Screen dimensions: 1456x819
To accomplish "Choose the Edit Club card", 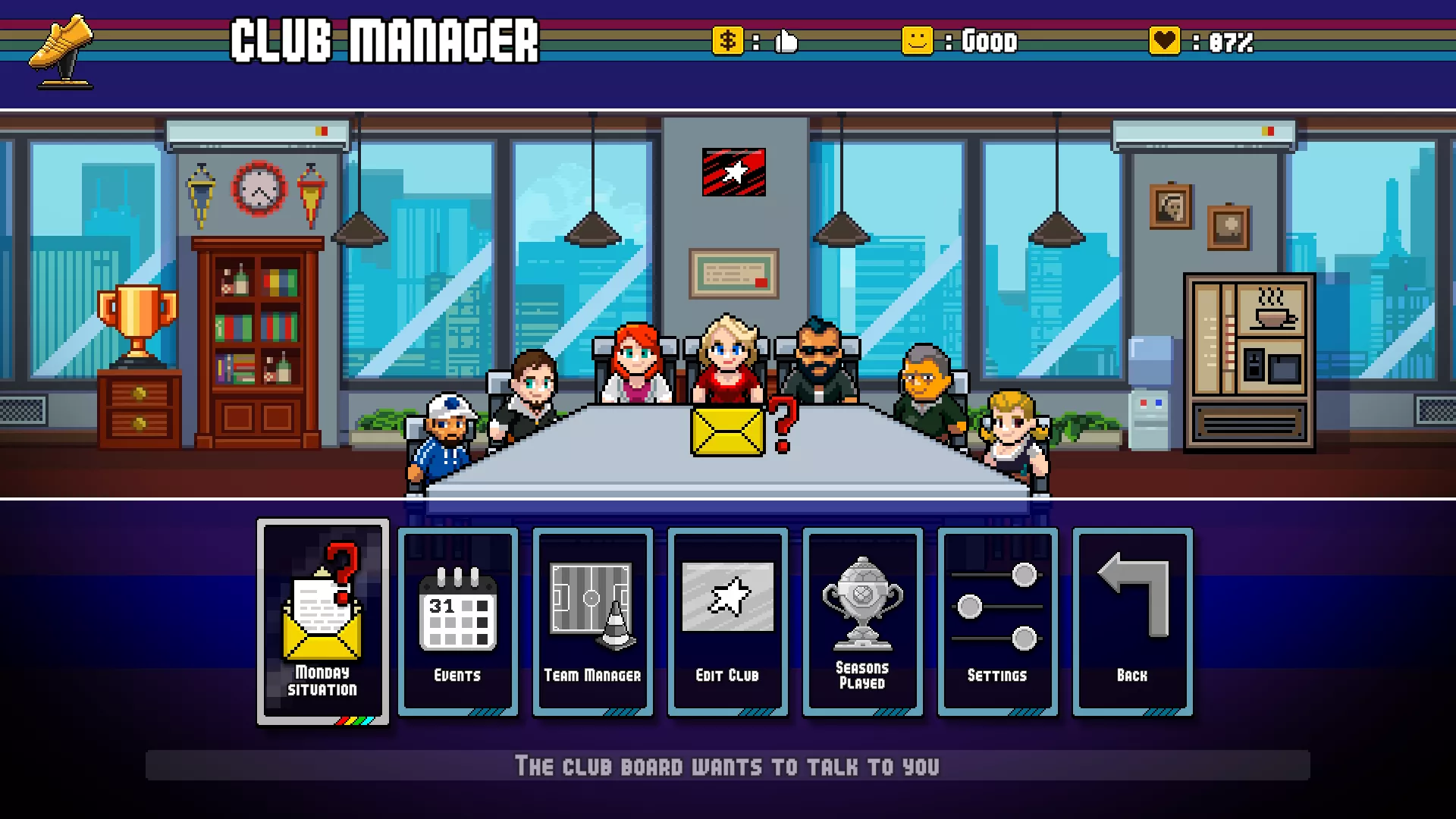I will point(728,622).
